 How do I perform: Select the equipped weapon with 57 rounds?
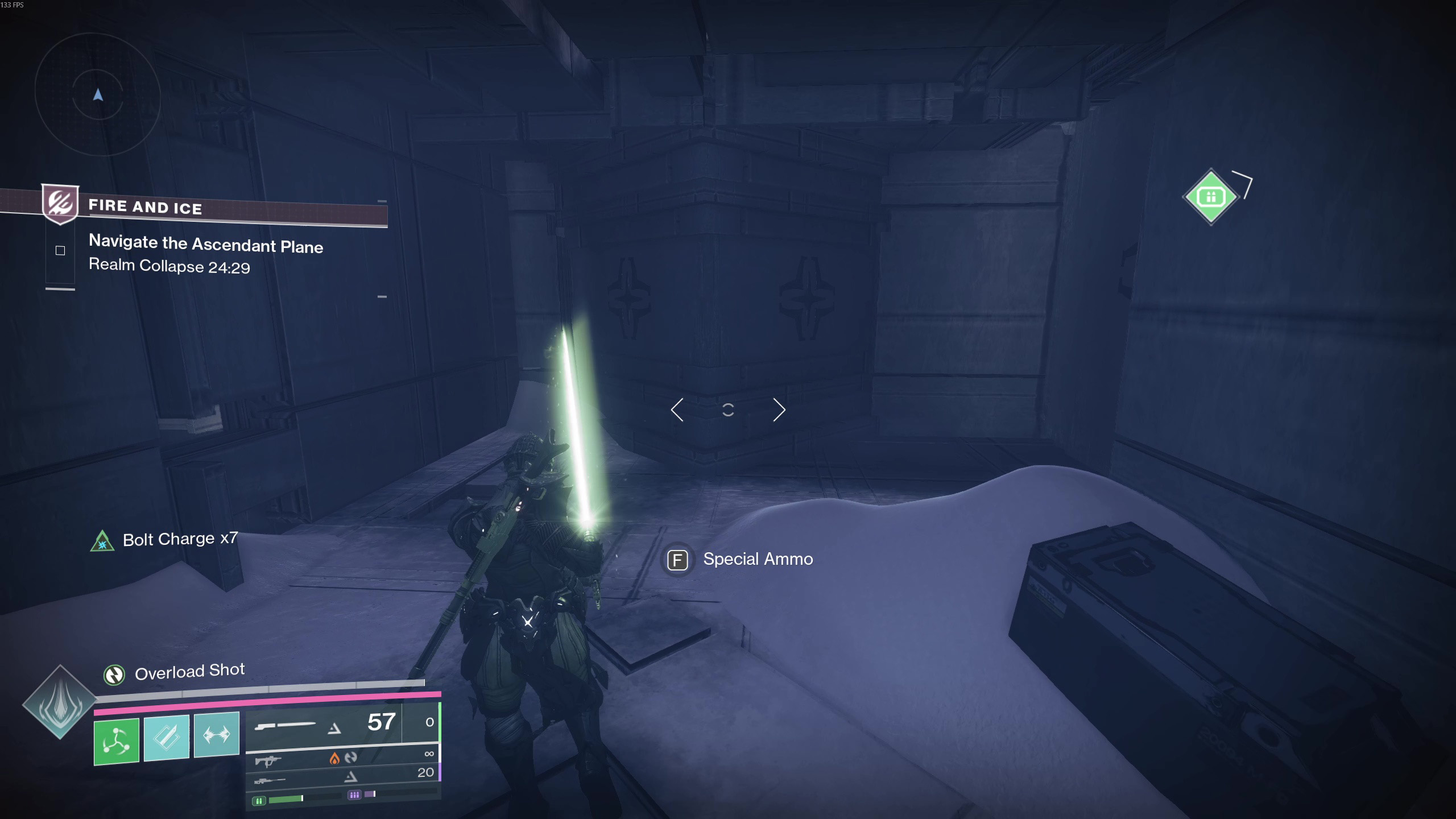pyautogui.click(x=324, y=725)
